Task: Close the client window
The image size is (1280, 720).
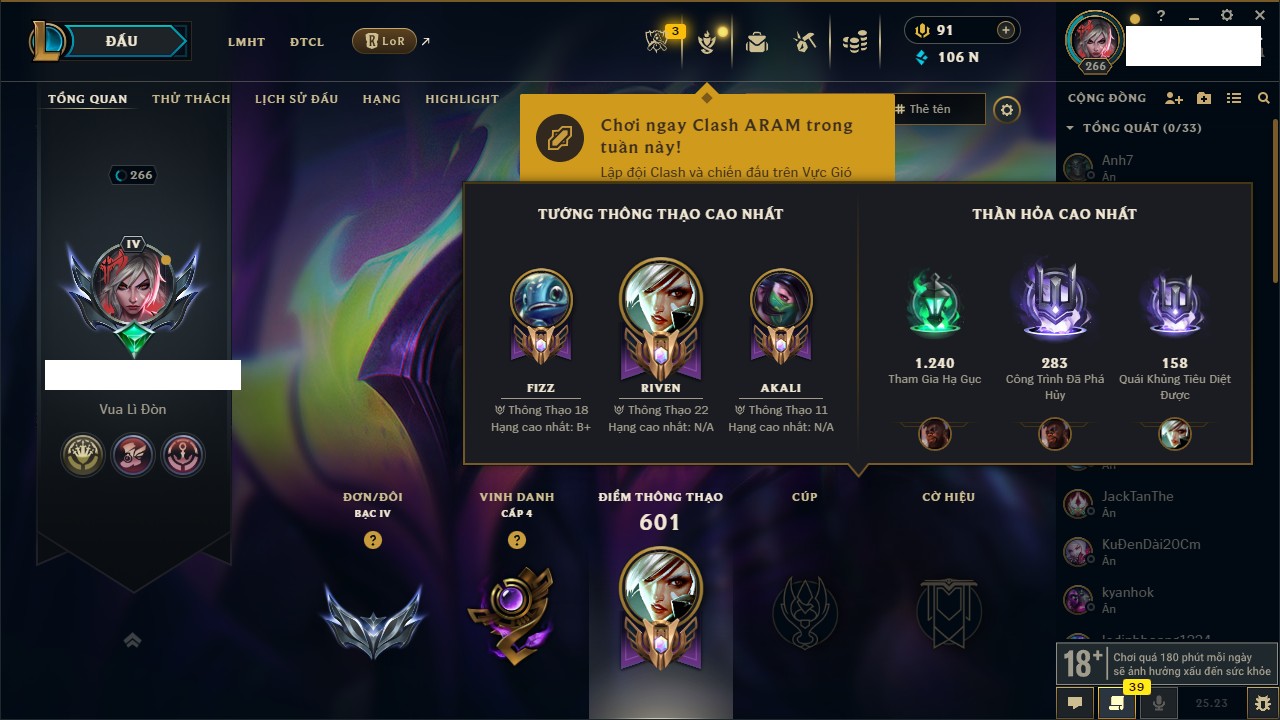Action: coord(1256,16)
